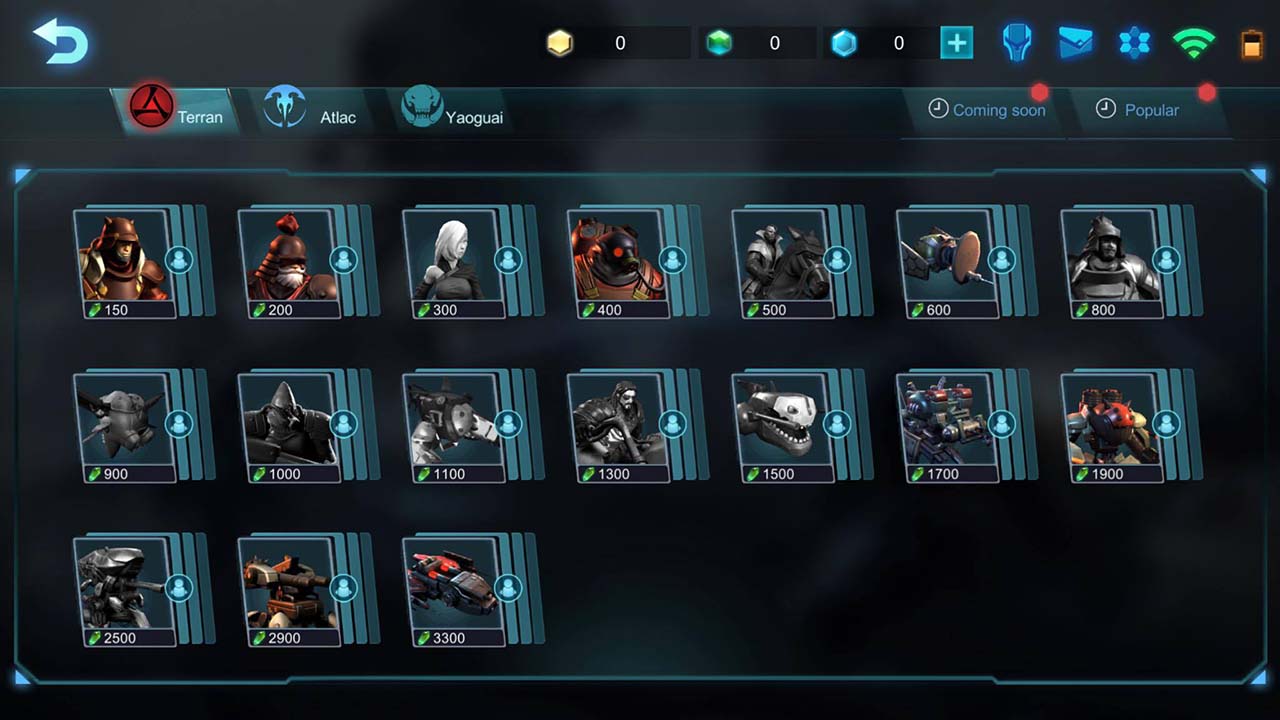This screenshot has width=1280, height=720.
Task: Expand the Coming soon panel
Action: pyautogui.click(x=999, y=110)
